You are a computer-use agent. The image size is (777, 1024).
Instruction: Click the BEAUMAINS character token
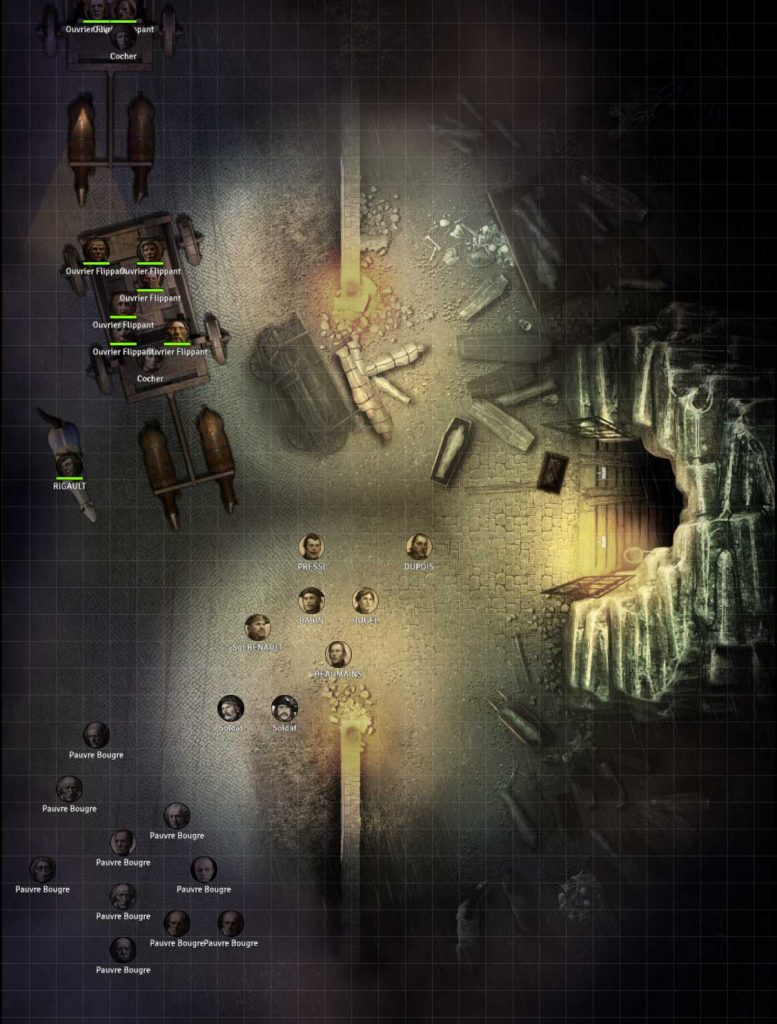pyautogui.click(x=338, y=654)
